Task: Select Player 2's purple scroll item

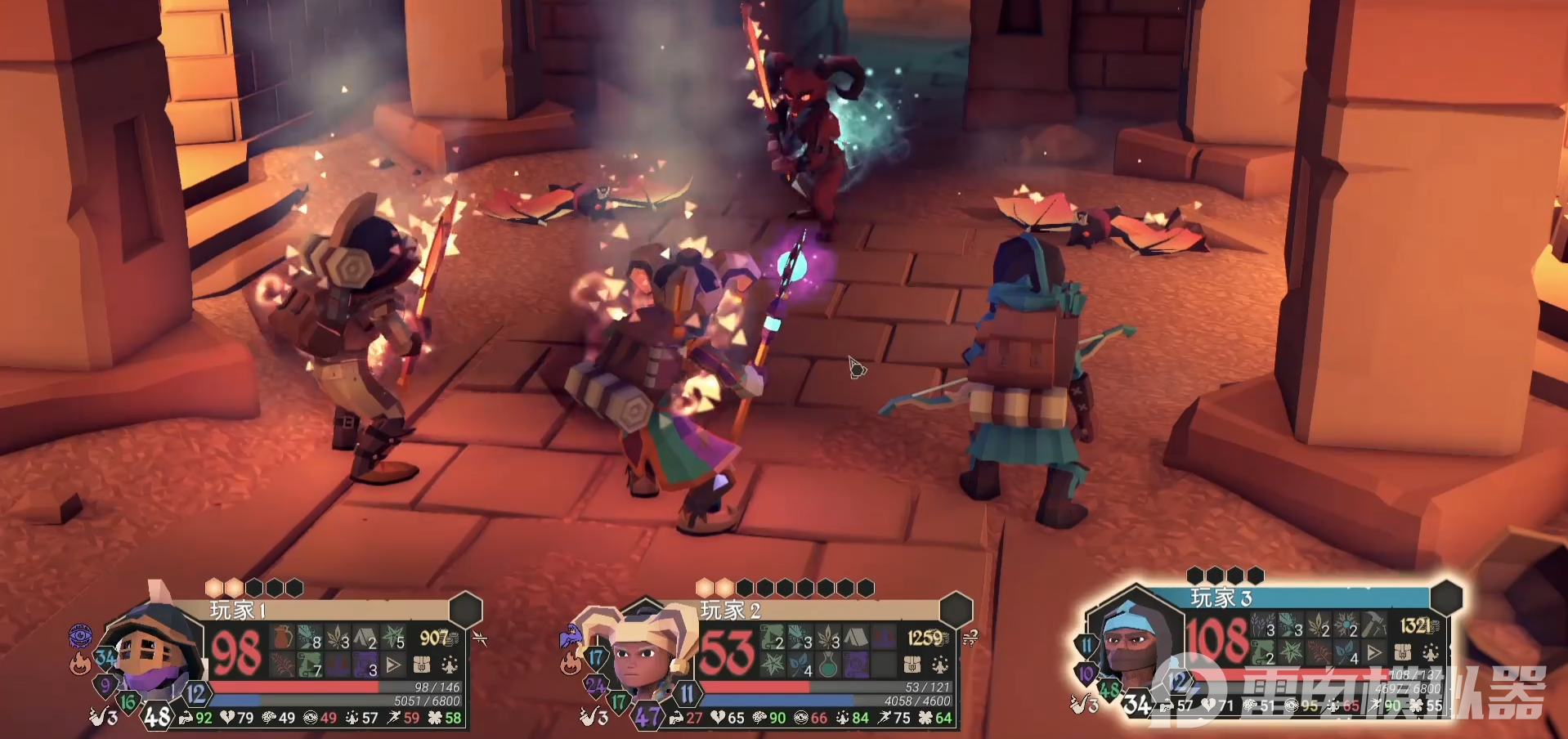Action: point(855,665)
